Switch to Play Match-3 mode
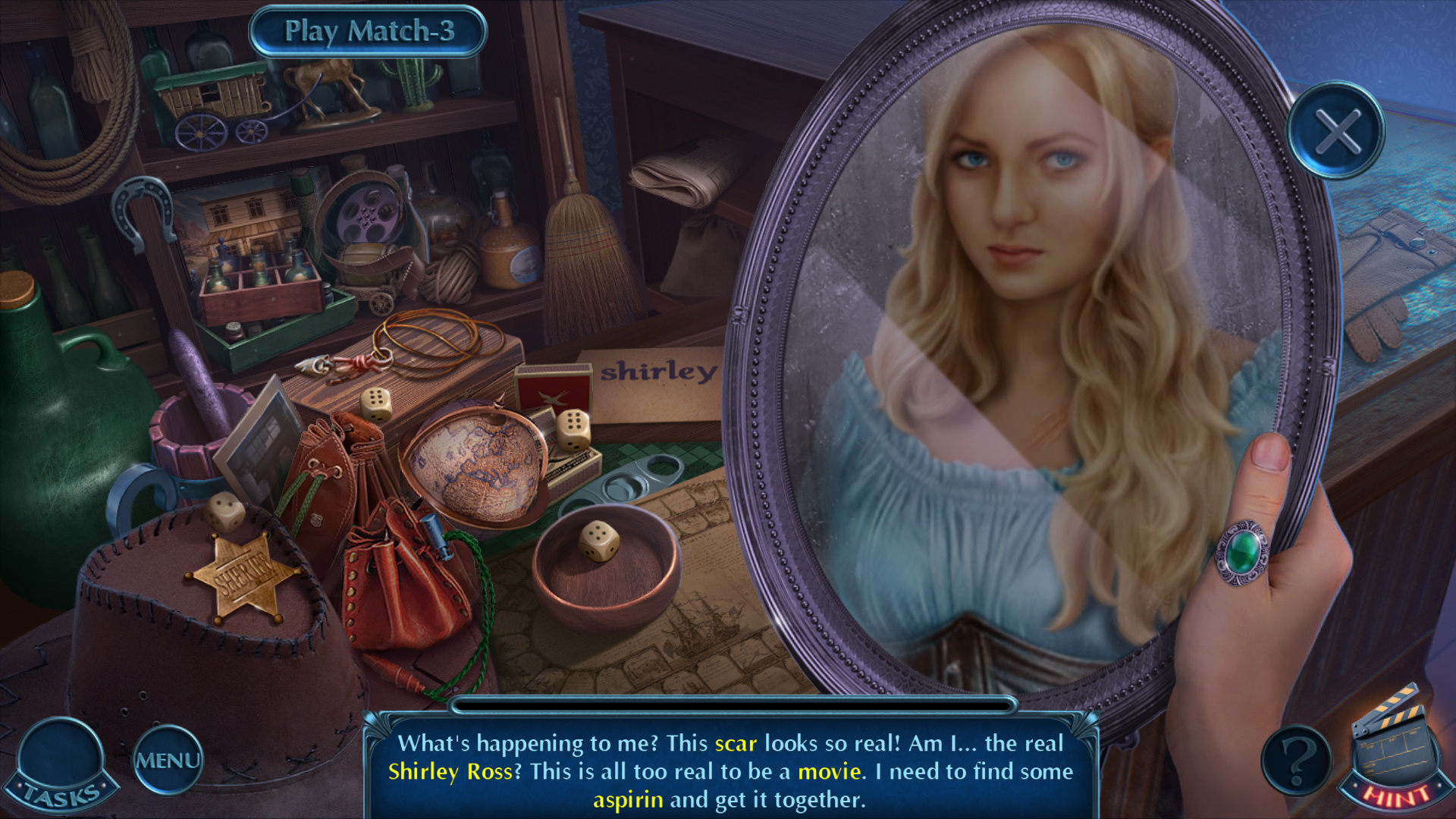 pos(369,31)
